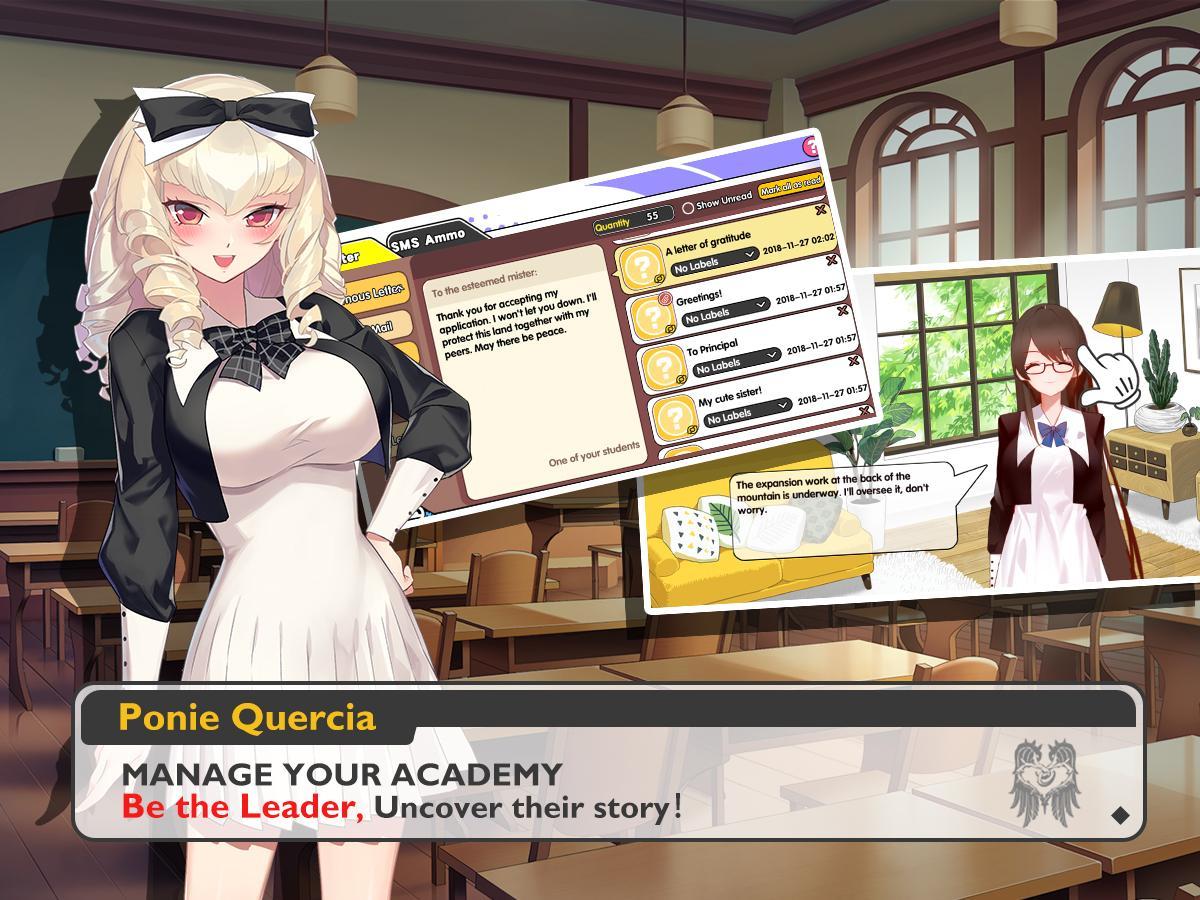Screen dimensions: 1200x900
Task: Delete the 'A letter of gratitude' mail
Action: pos(821,210)
